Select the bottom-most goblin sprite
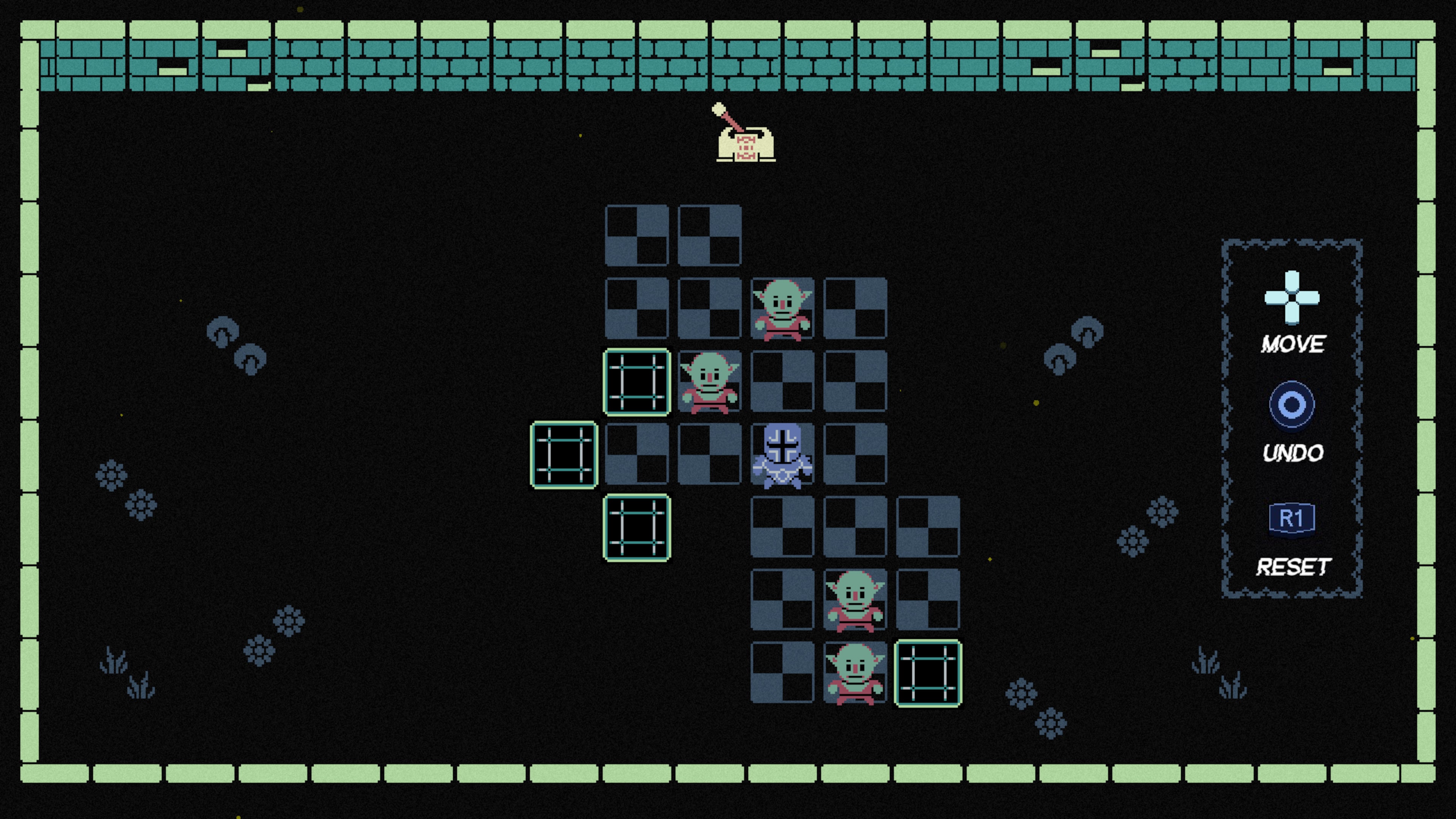1456x819 pixels. point(854,673)
